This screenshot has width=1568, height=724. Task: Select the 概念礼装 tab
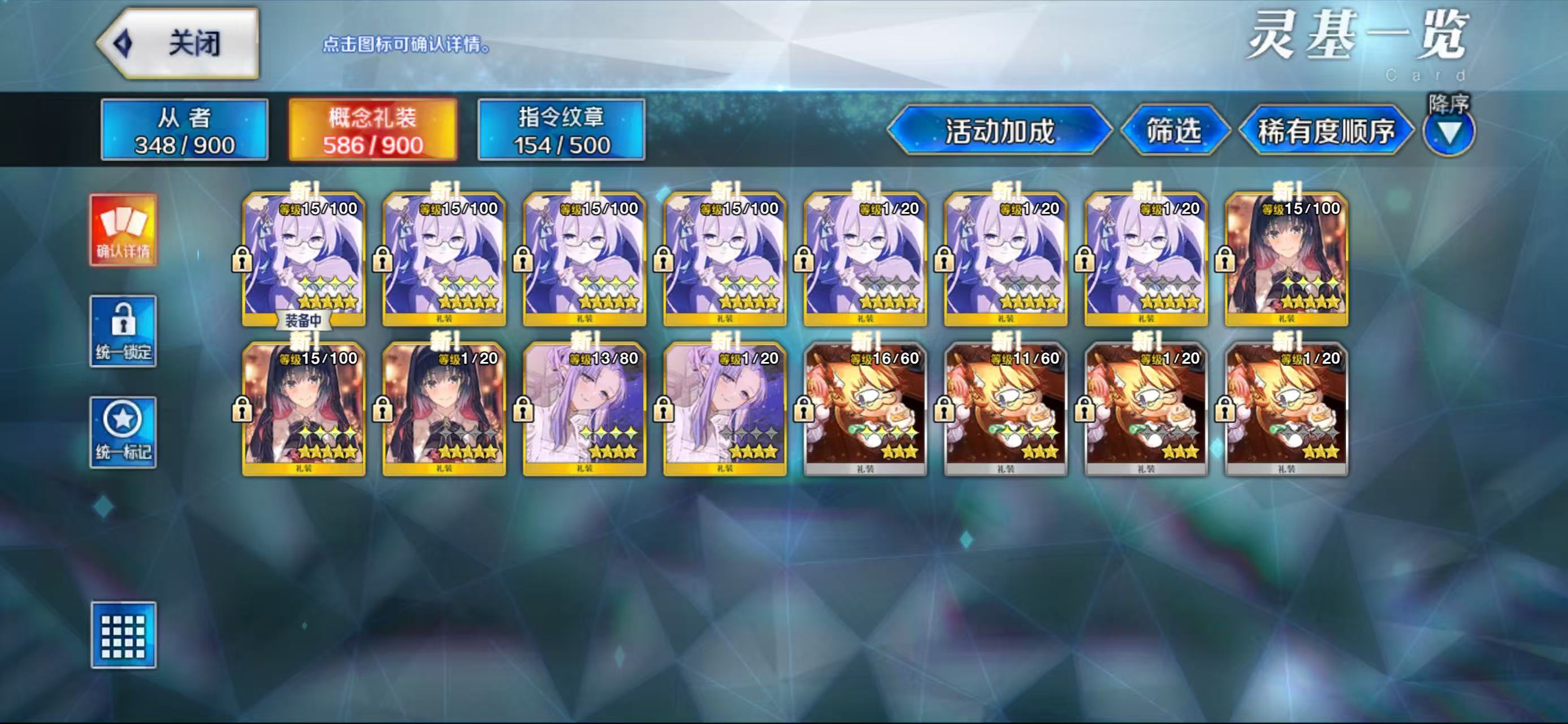tap(372, 130)
